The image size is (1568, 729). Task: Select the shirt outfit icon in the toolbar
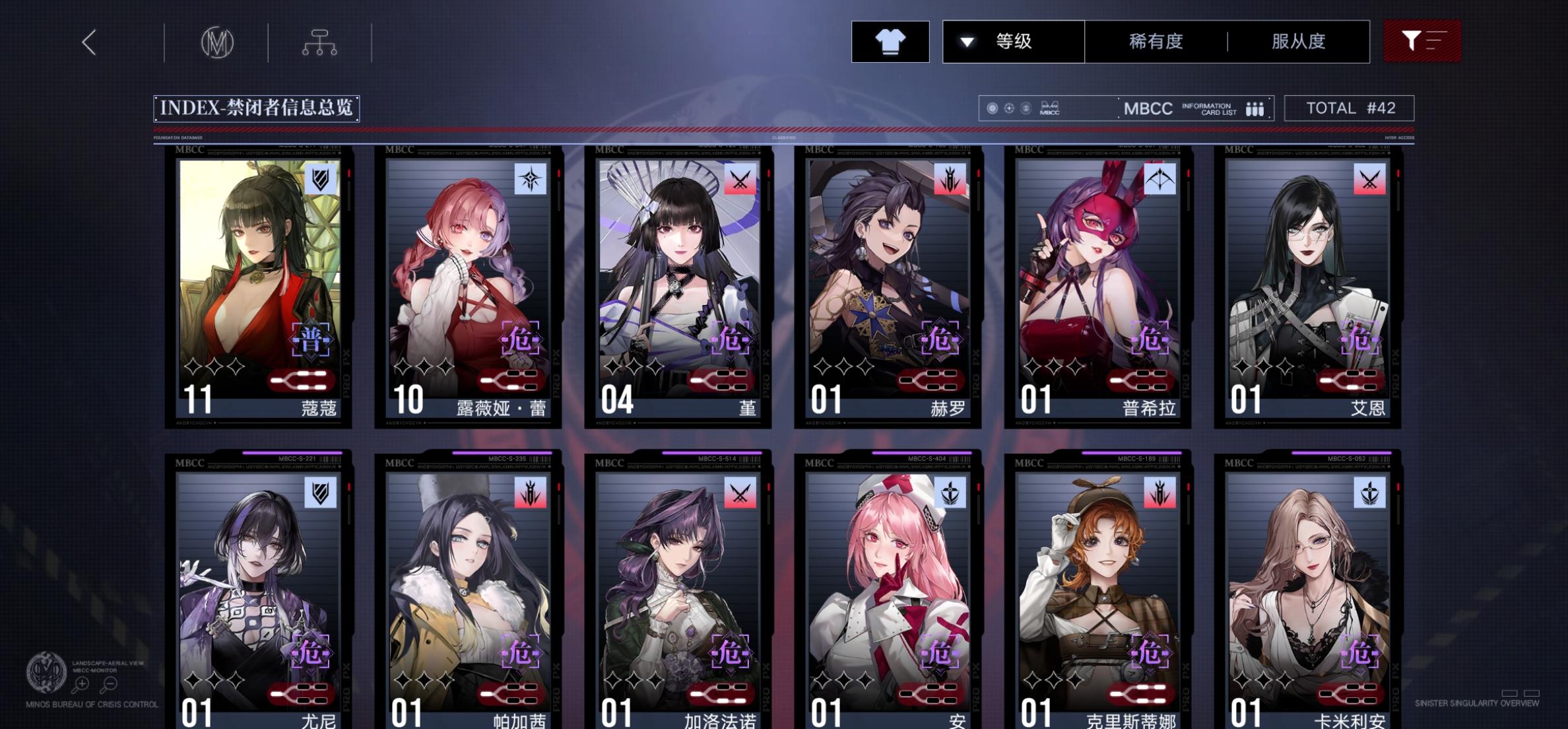(890, 42)
